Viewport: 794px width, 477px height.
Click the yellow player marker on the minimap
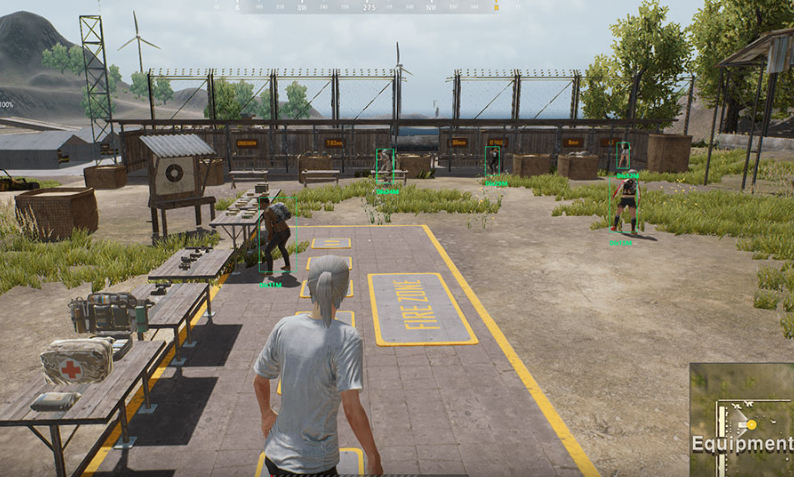point(751,424)
